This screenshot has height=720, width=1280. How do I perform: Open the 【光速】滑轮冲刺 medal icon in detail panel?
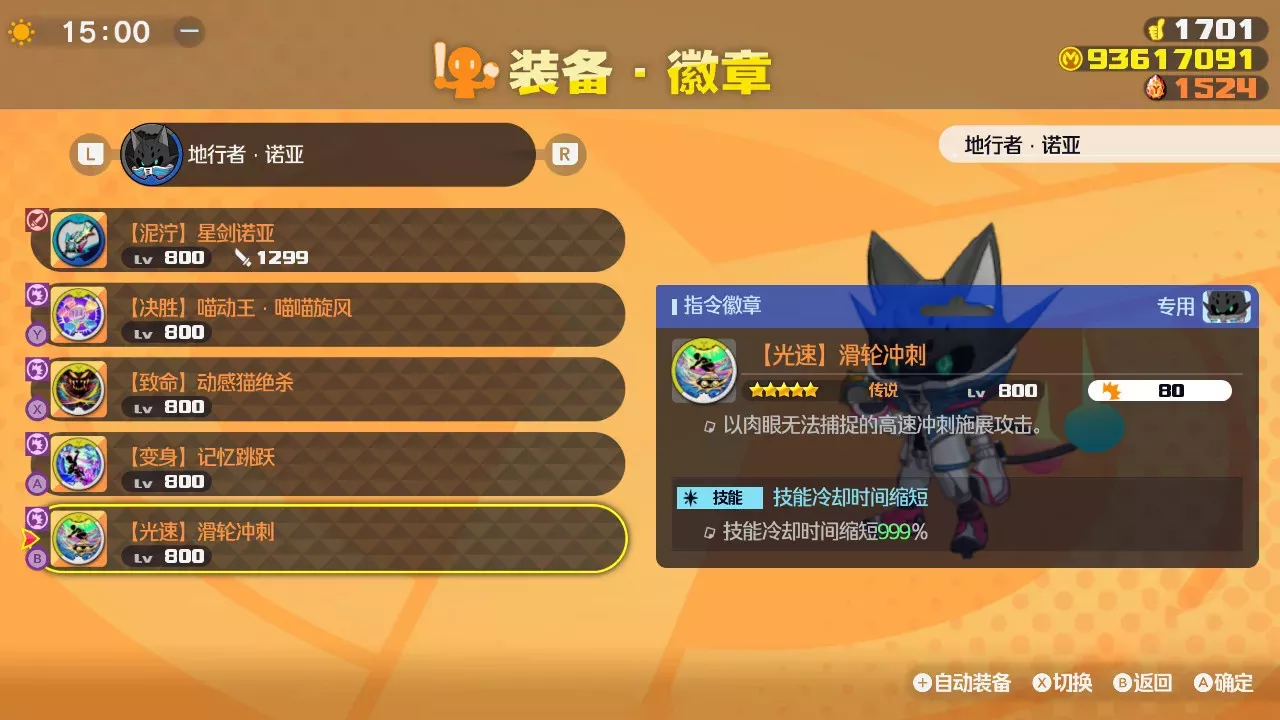[x=704, y=371]
